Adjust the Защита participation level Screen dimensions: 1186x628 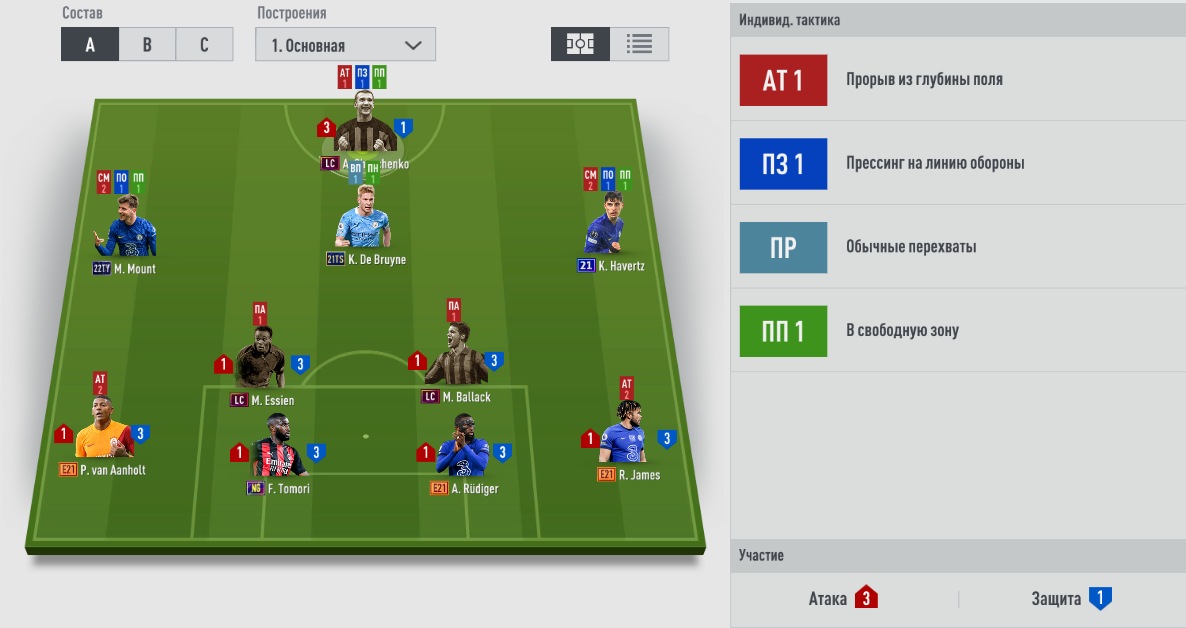point(1099,599)
